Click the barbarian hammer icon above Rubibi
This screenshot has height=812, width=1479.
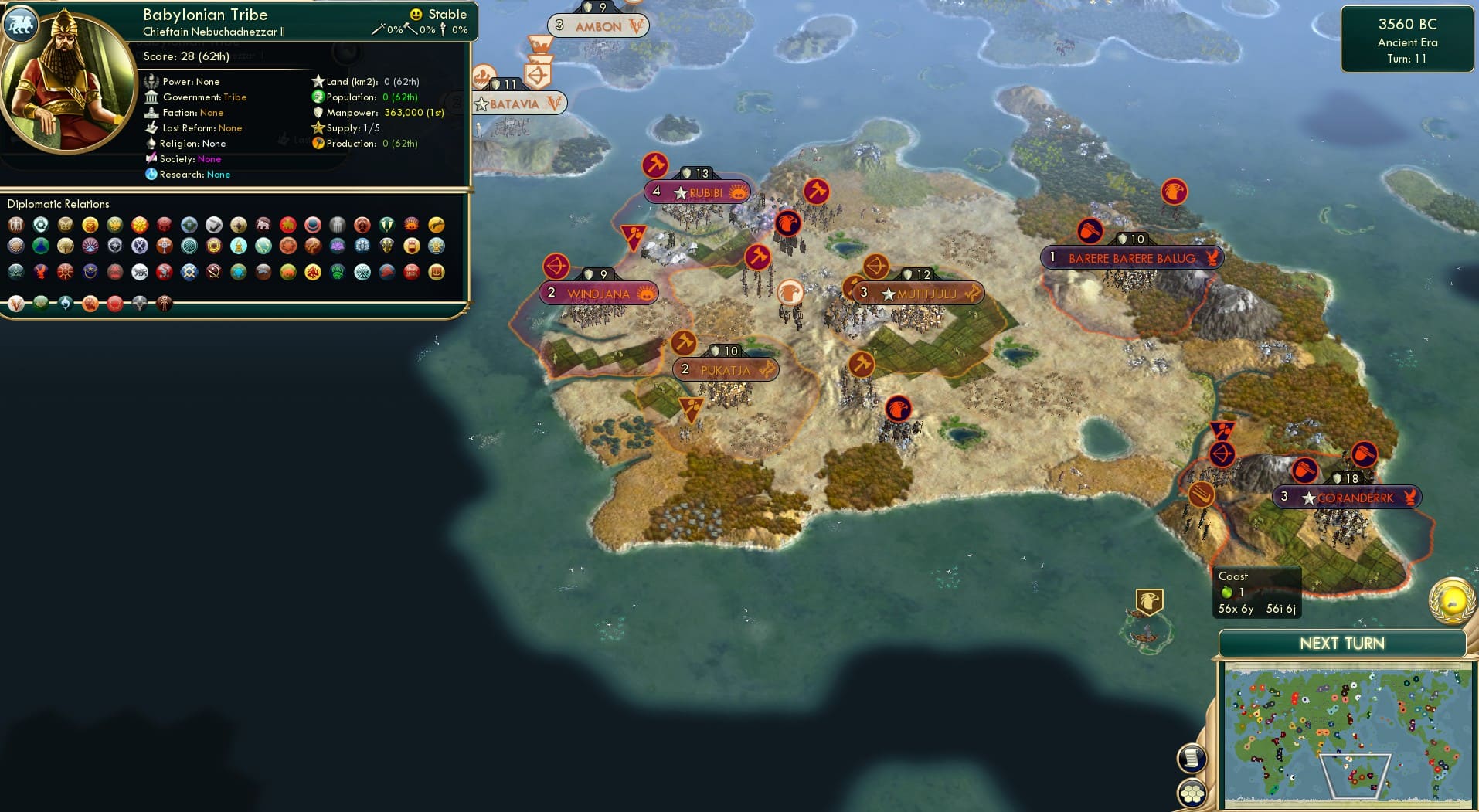click(655, 164)
